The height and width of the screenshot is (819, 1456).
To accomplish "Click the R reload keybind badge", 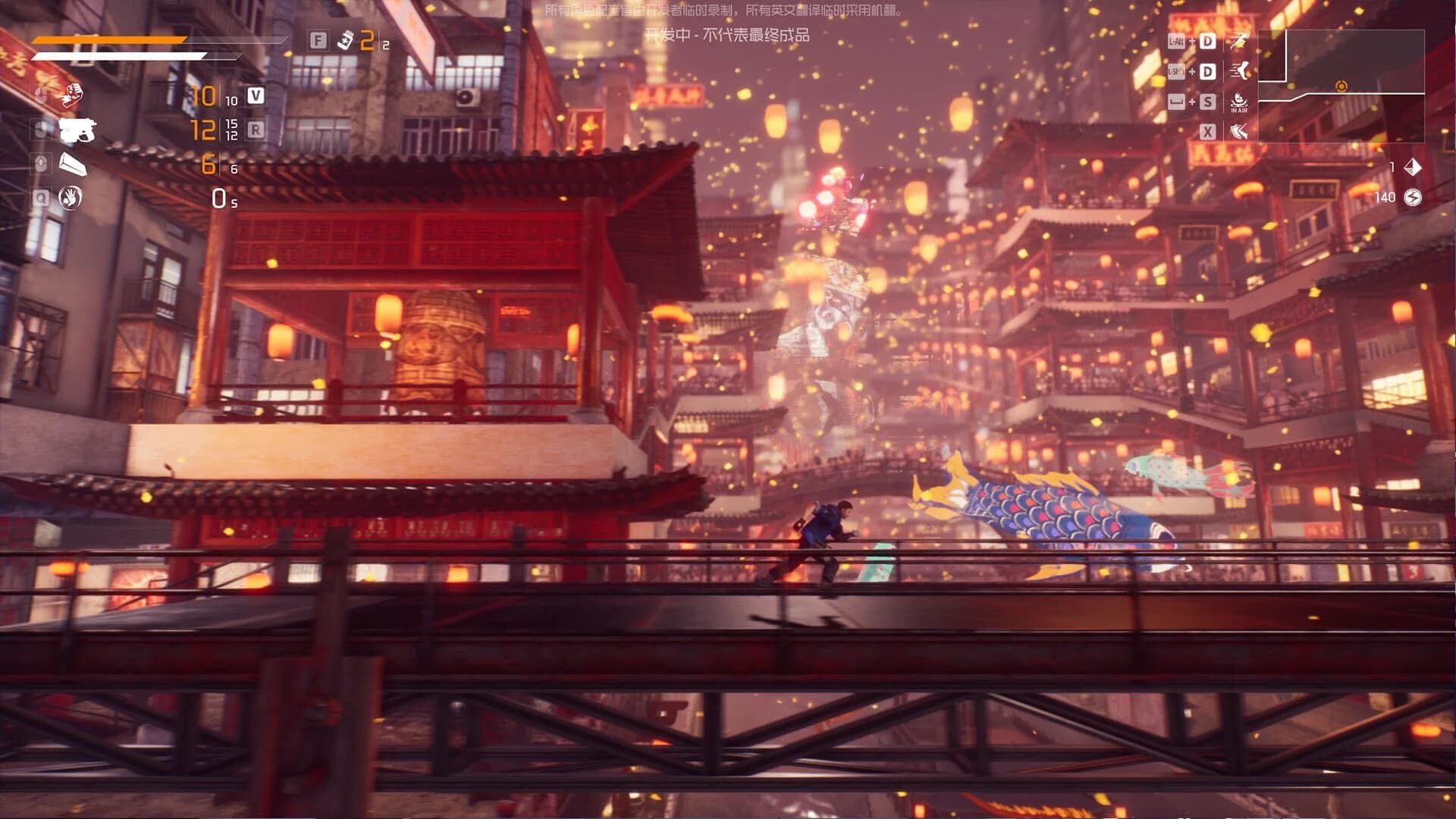I will click(257, 130).
